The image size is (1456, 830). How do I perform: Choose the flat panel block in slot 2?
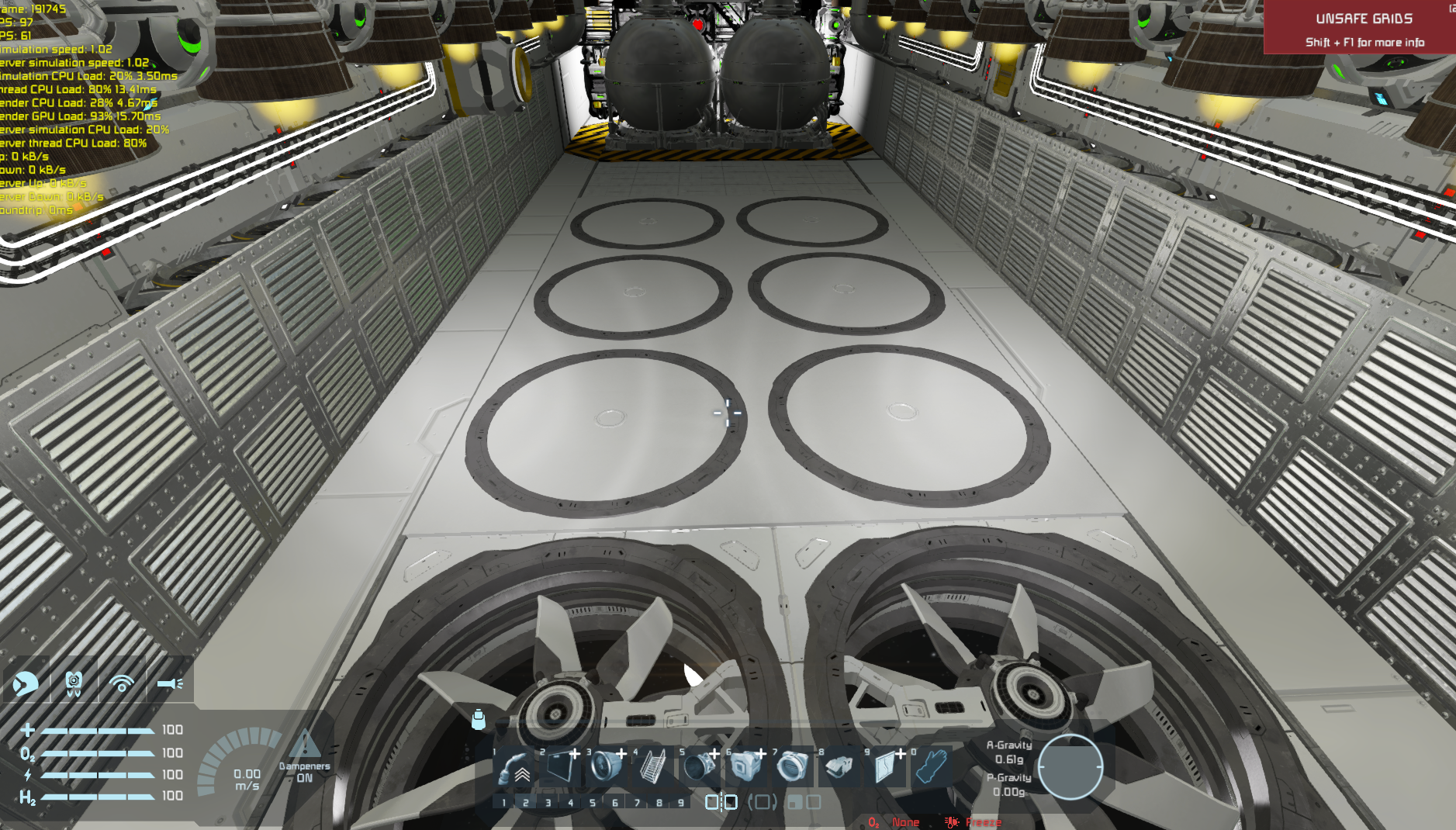point(560,767)
